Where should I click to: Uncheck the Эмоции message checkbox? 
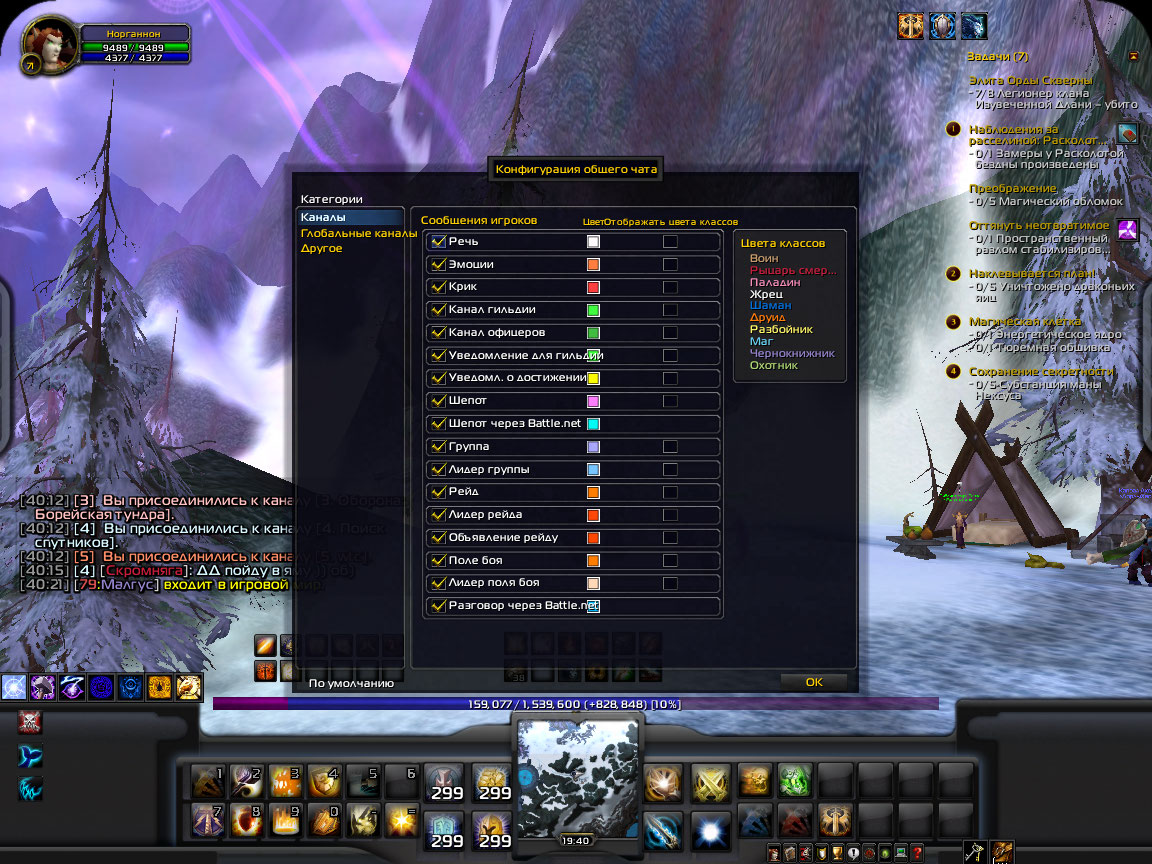point(438,265)
